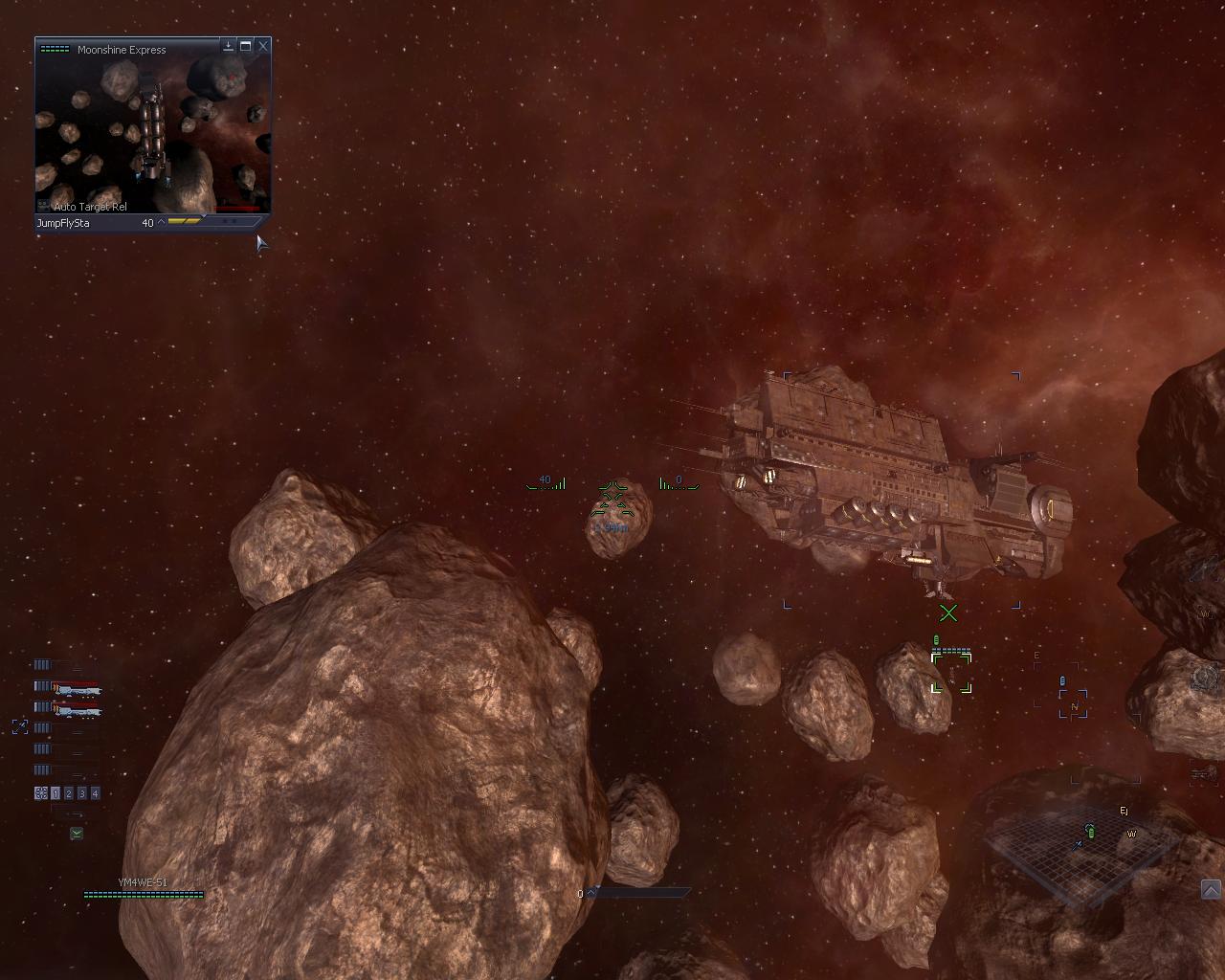Select the blue-bracketed N gate marker

(1074, 704)
